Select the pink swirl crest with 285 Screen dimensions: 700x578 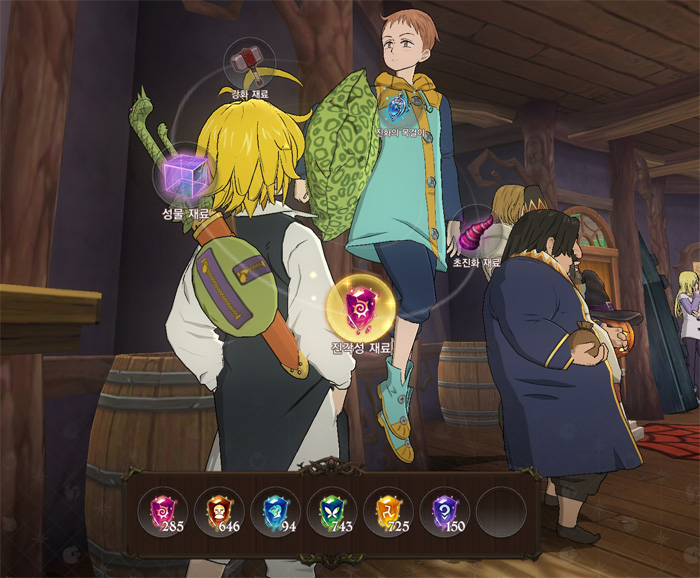pos(162,511)
